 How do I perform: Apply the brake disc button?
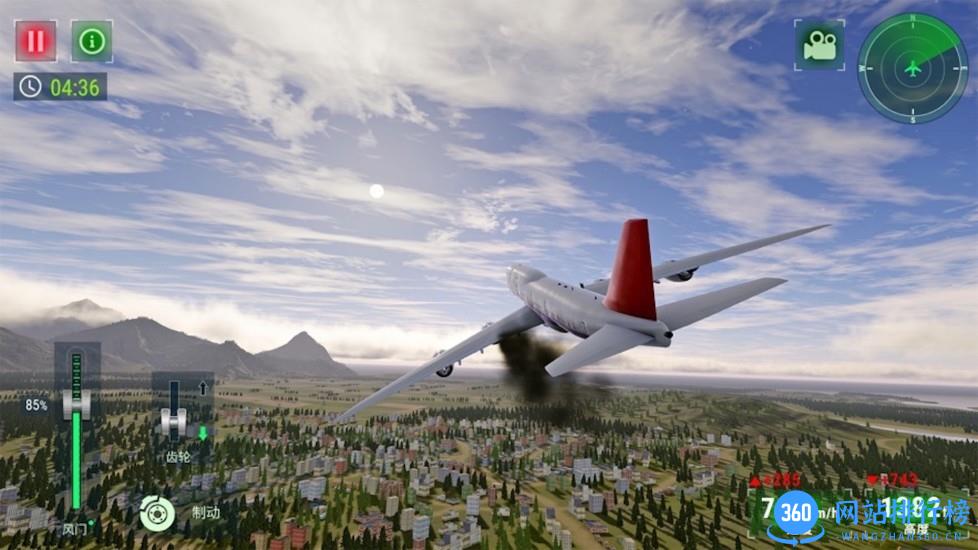[157, 513]
